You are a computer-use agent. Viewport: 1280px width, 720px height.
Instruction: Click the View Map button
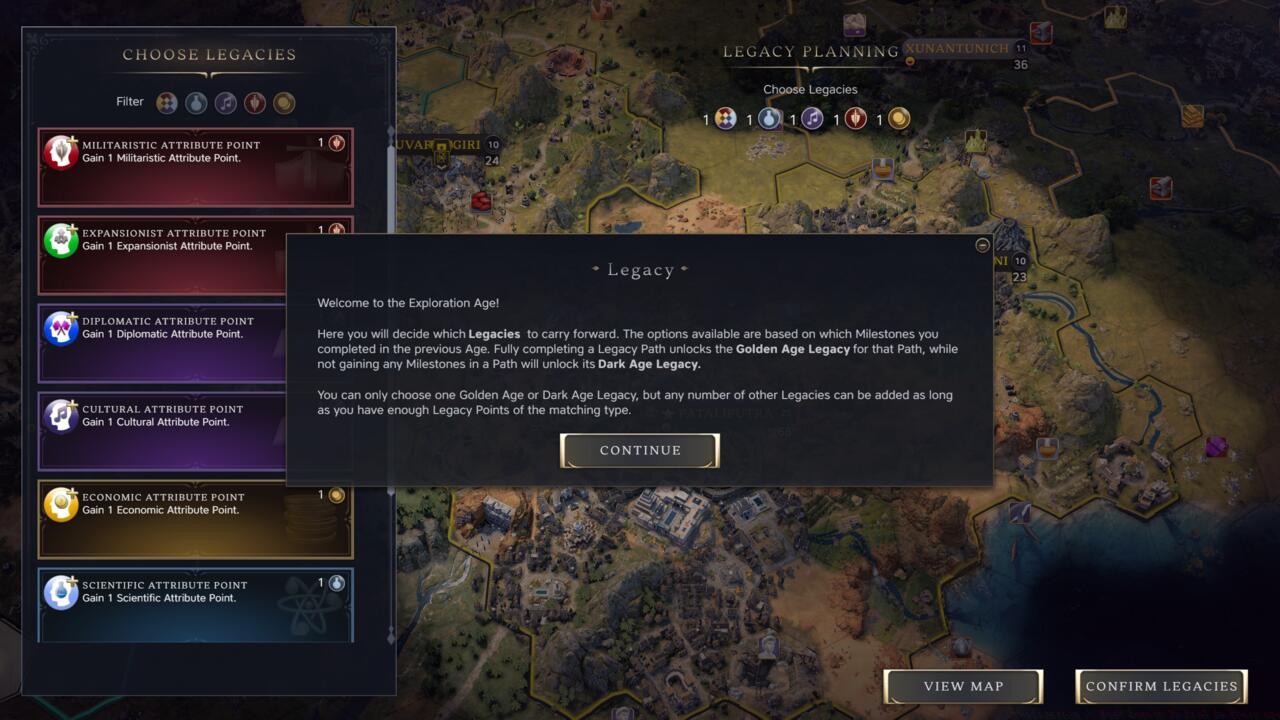[962, 686]
